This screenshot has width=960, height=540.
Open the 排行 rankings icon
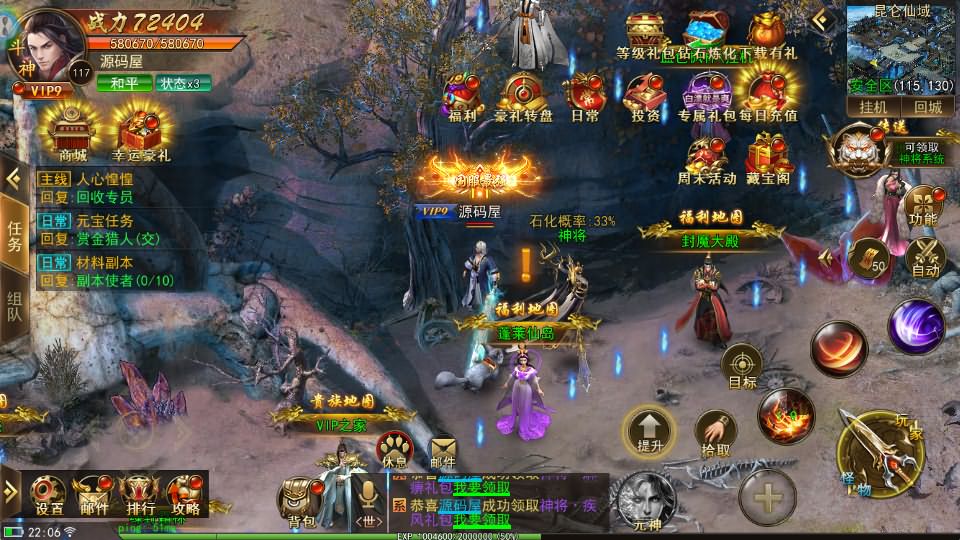(x=139, y=493)
